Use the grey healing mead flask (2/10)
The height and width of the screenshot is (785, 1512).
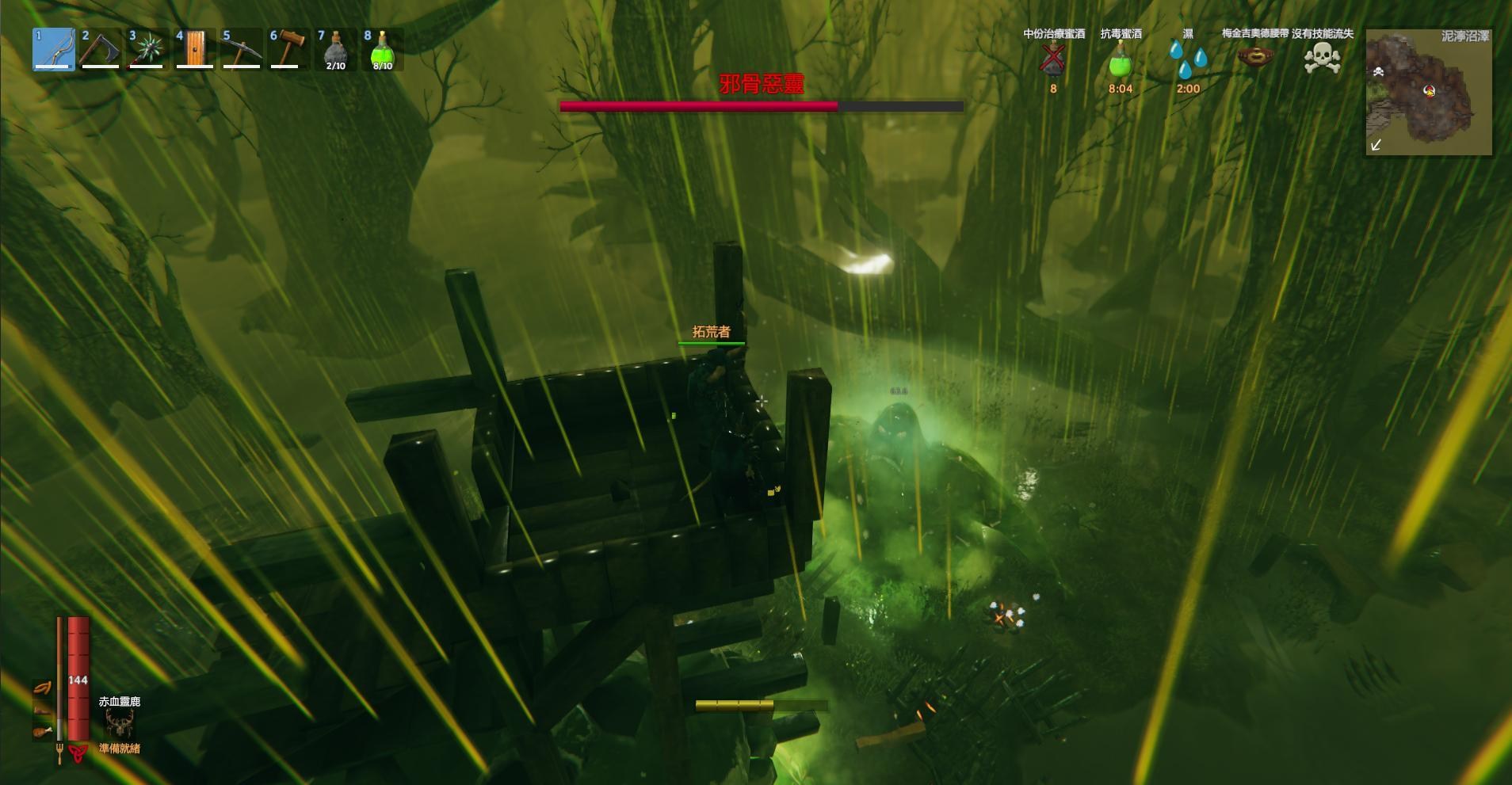[x=335, y=49]
